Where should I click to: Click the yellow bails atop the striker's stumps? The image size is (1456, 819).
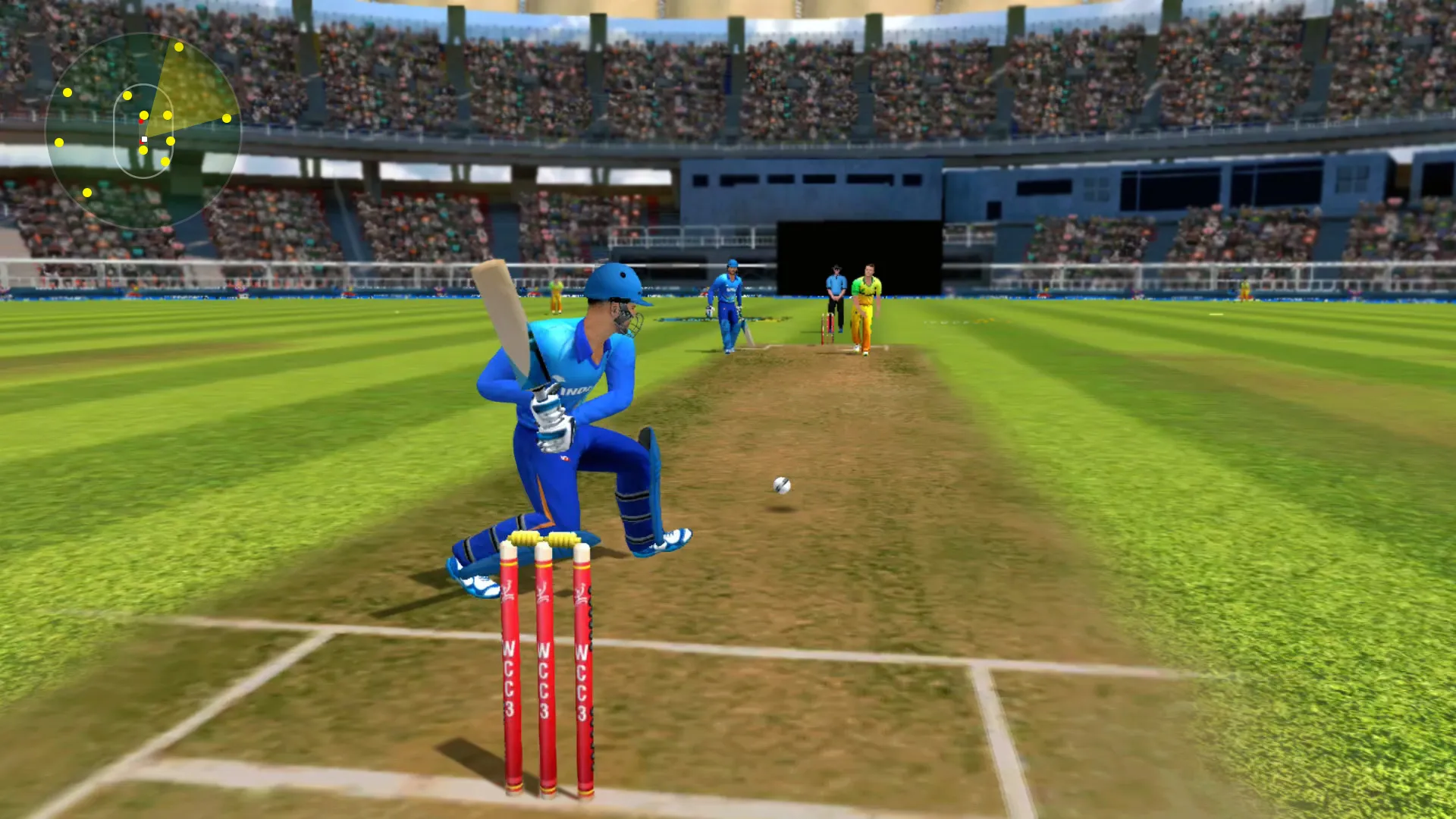click(544, 540)
